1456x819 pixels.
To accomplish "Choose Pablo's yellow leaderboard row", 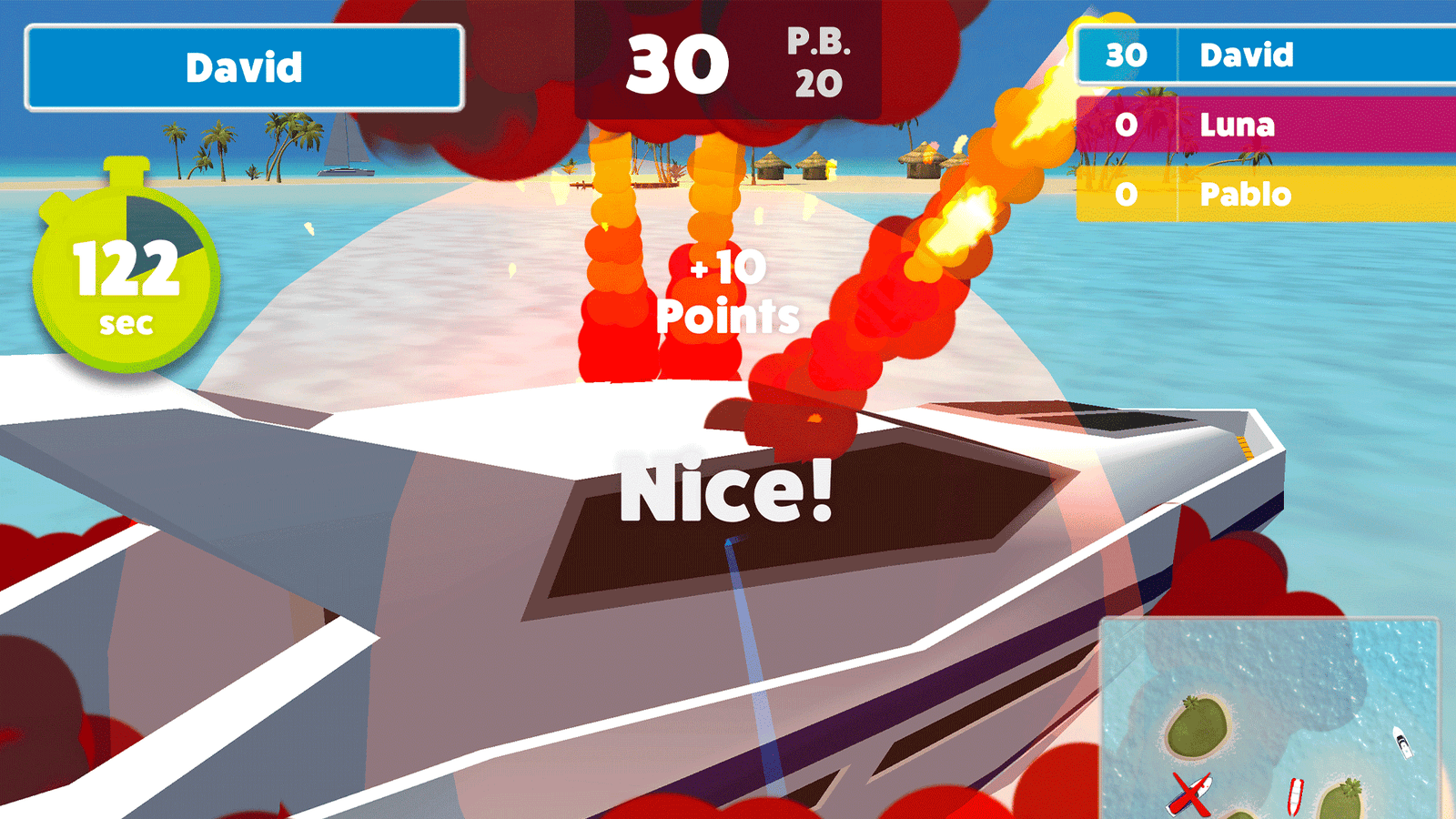I will click(1265, 194).
